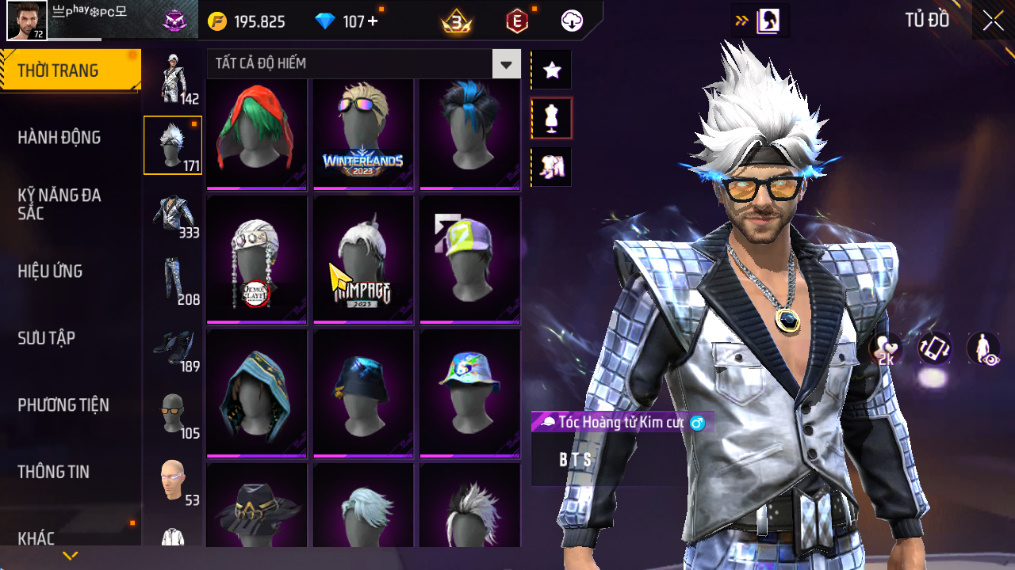
Task: Open the Thời Trang category
Action: 60,71
